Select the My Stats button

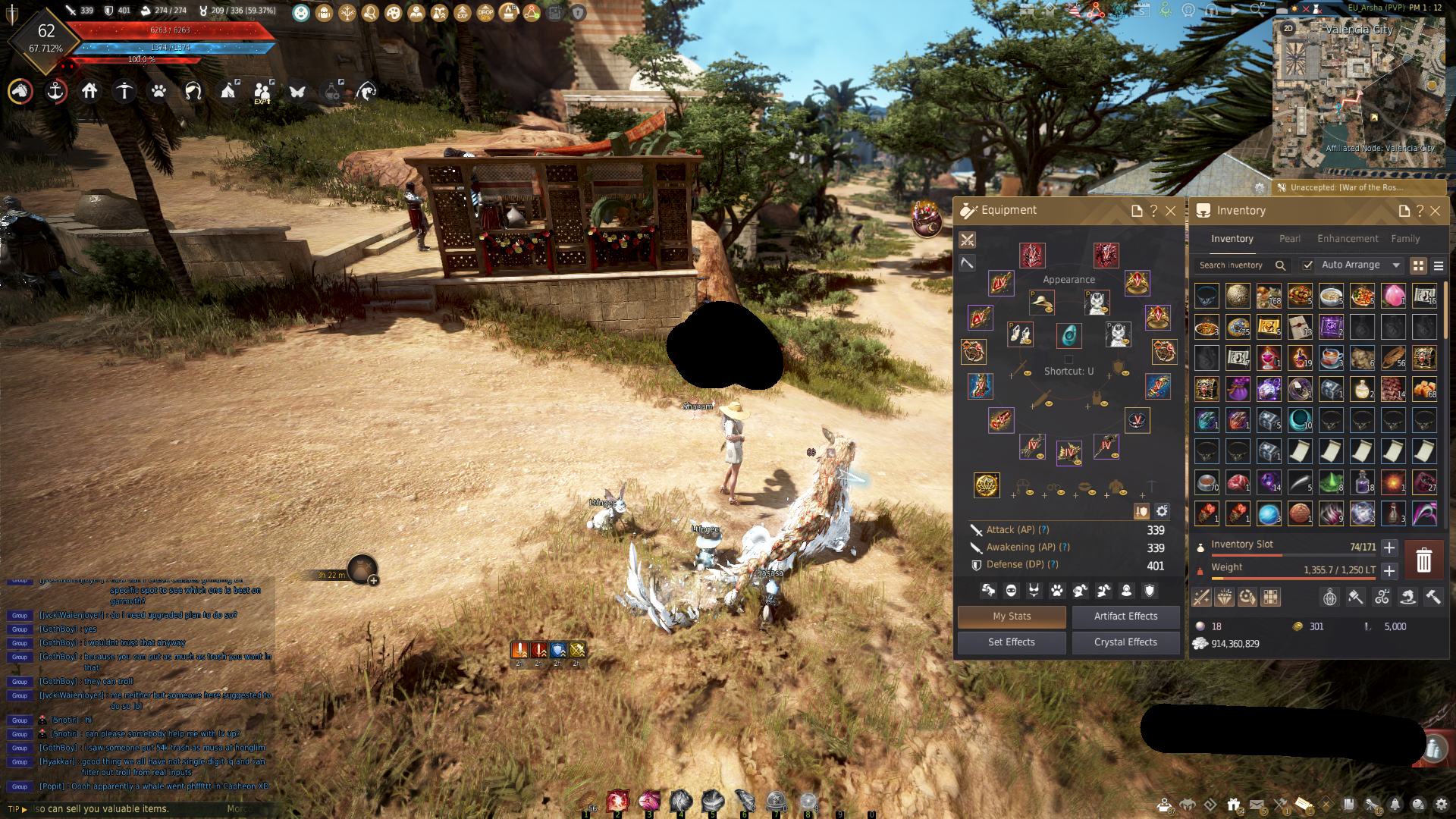coord(1012,617)
